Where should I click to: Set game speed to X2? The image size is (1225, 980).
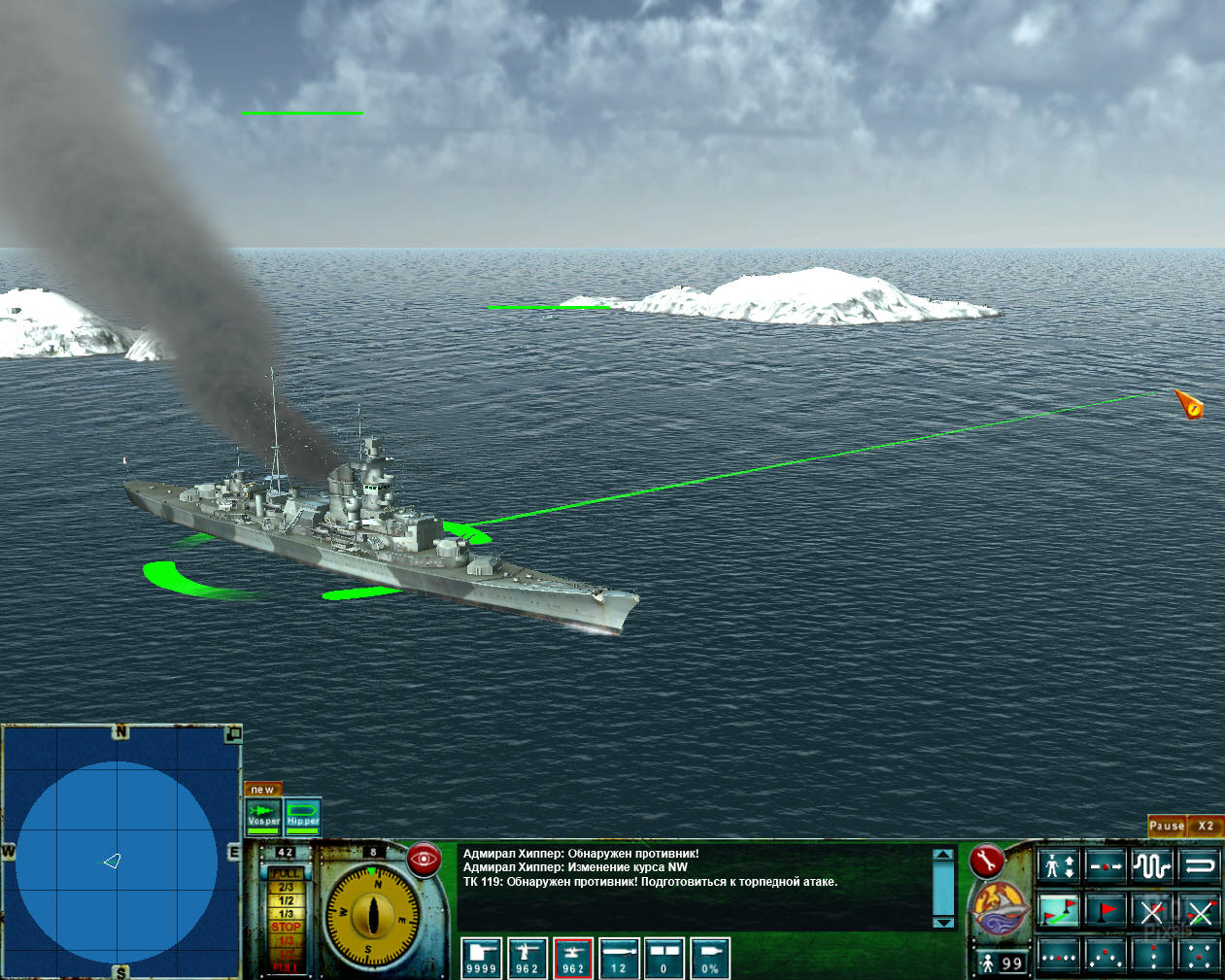coord(1206,826)
